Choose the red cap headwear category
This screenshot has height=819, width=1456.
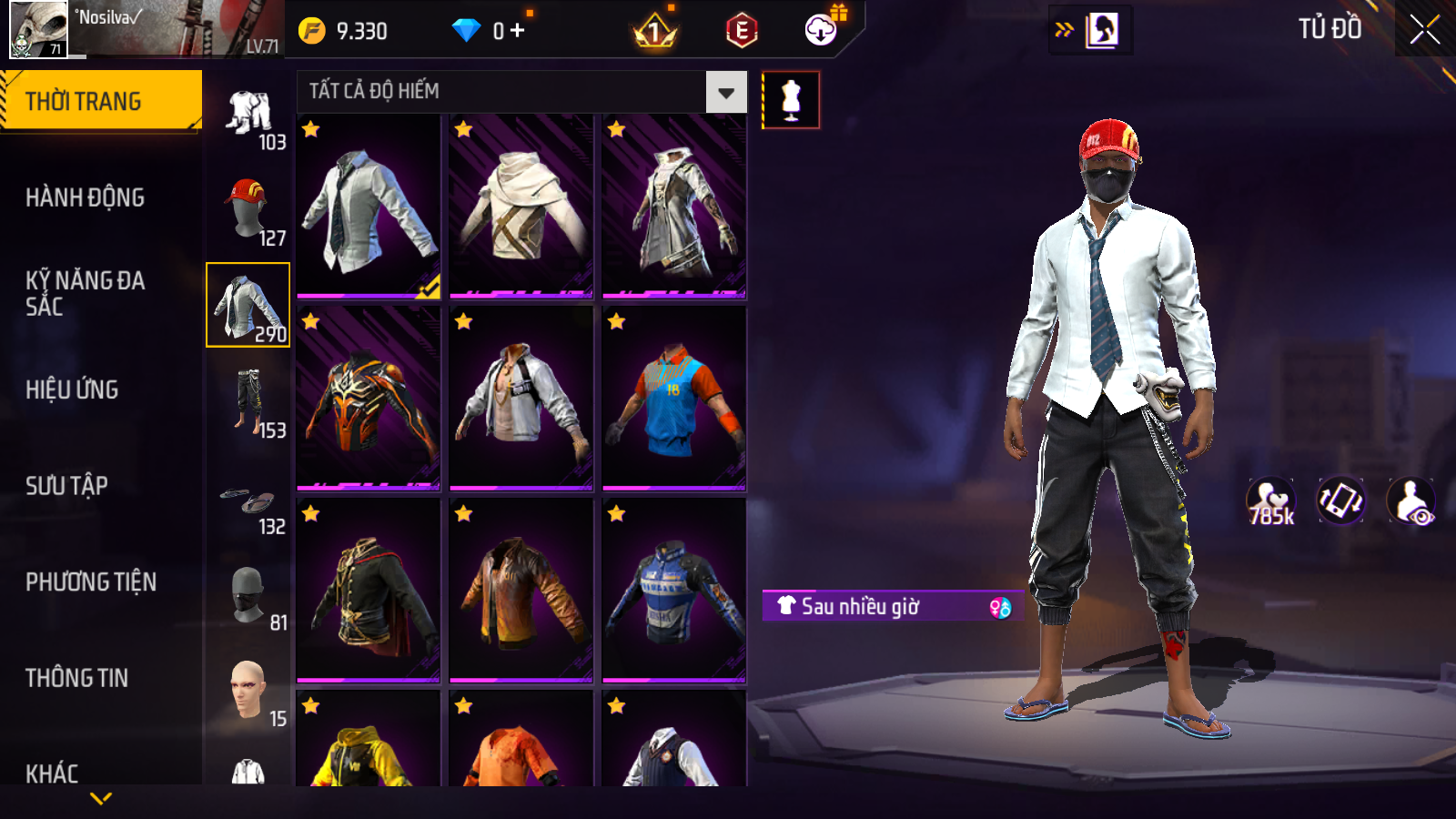[x=248, y=209]
